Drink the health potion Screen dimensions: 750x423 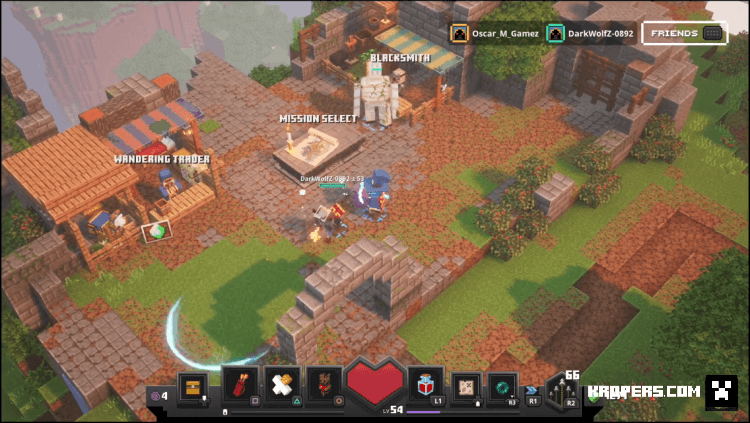pyautogui.click(x=424, y=385)
